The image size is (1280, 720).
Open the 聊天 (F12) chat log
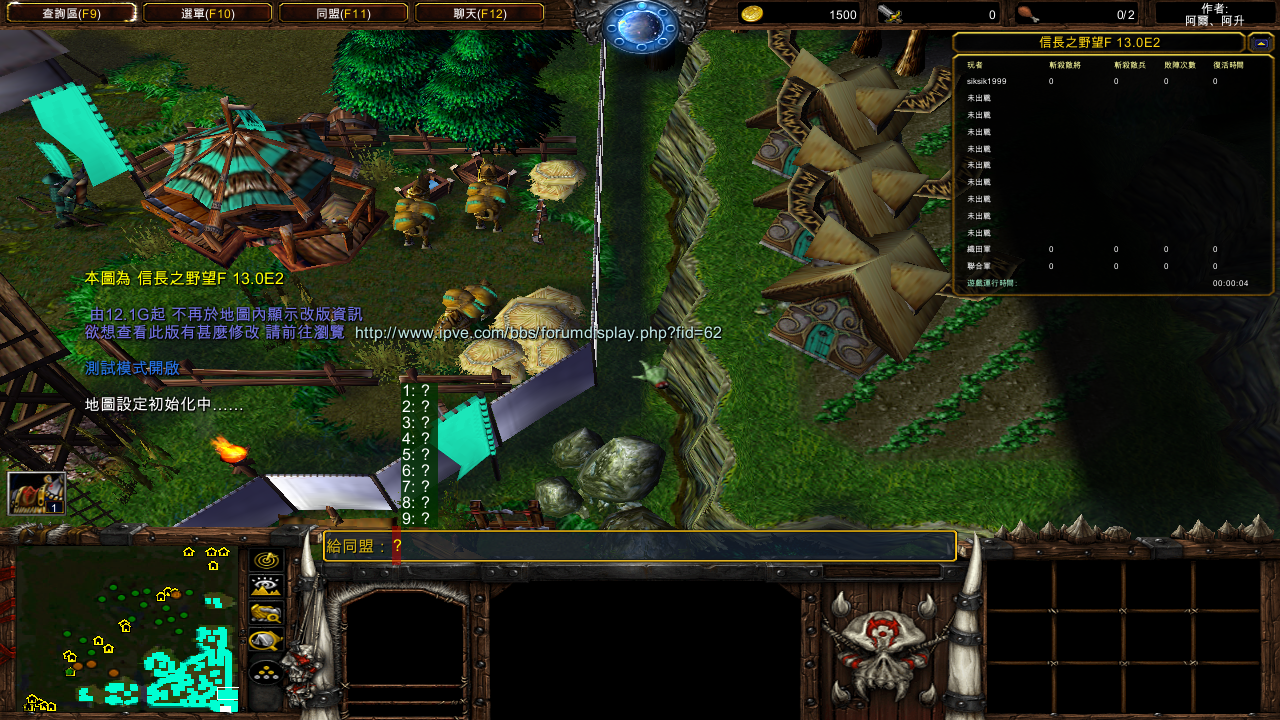pos(479,14)
